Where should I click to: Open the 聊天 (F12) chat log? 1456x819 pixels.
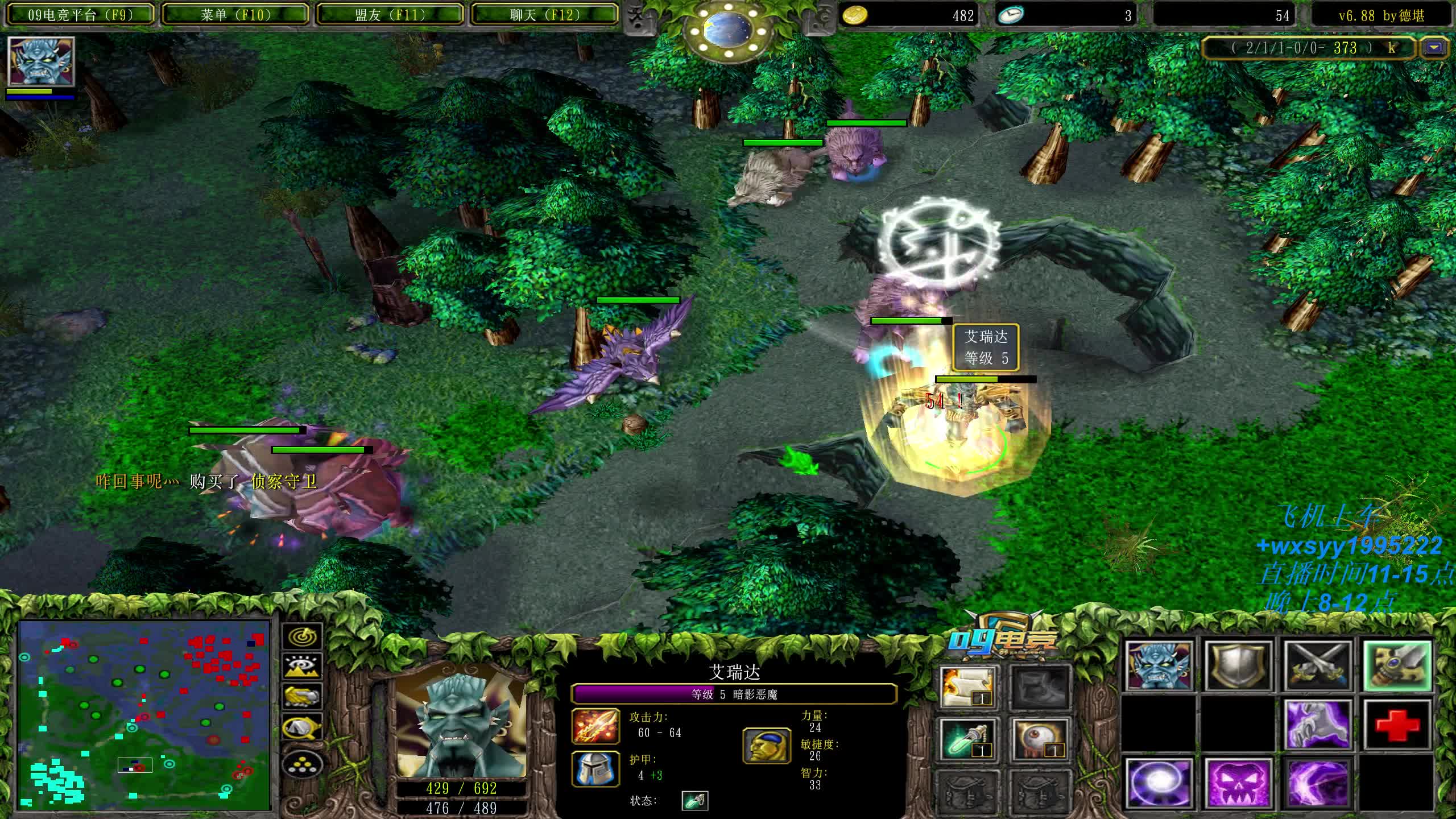[x=545, y=15]
